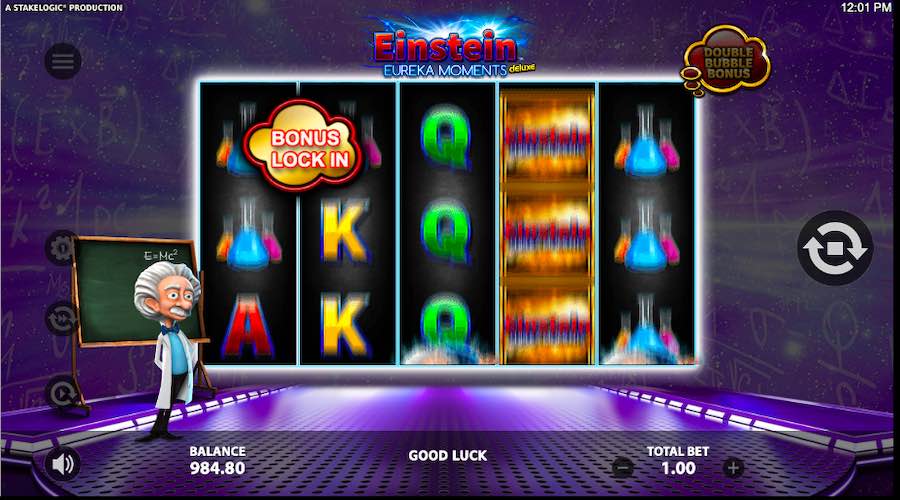Spin the reels with the circular arrows button
Viewport: 900px width, 500px height.
(x=834, y=248)
